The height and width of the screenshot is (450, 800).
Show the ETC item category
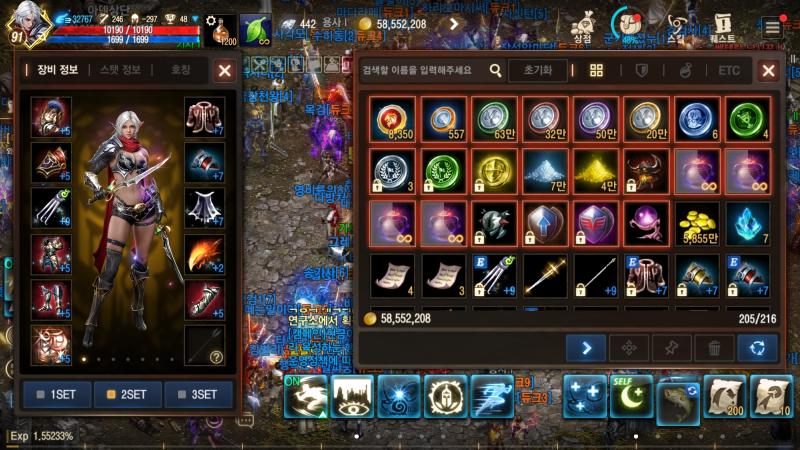coord(729,71)
